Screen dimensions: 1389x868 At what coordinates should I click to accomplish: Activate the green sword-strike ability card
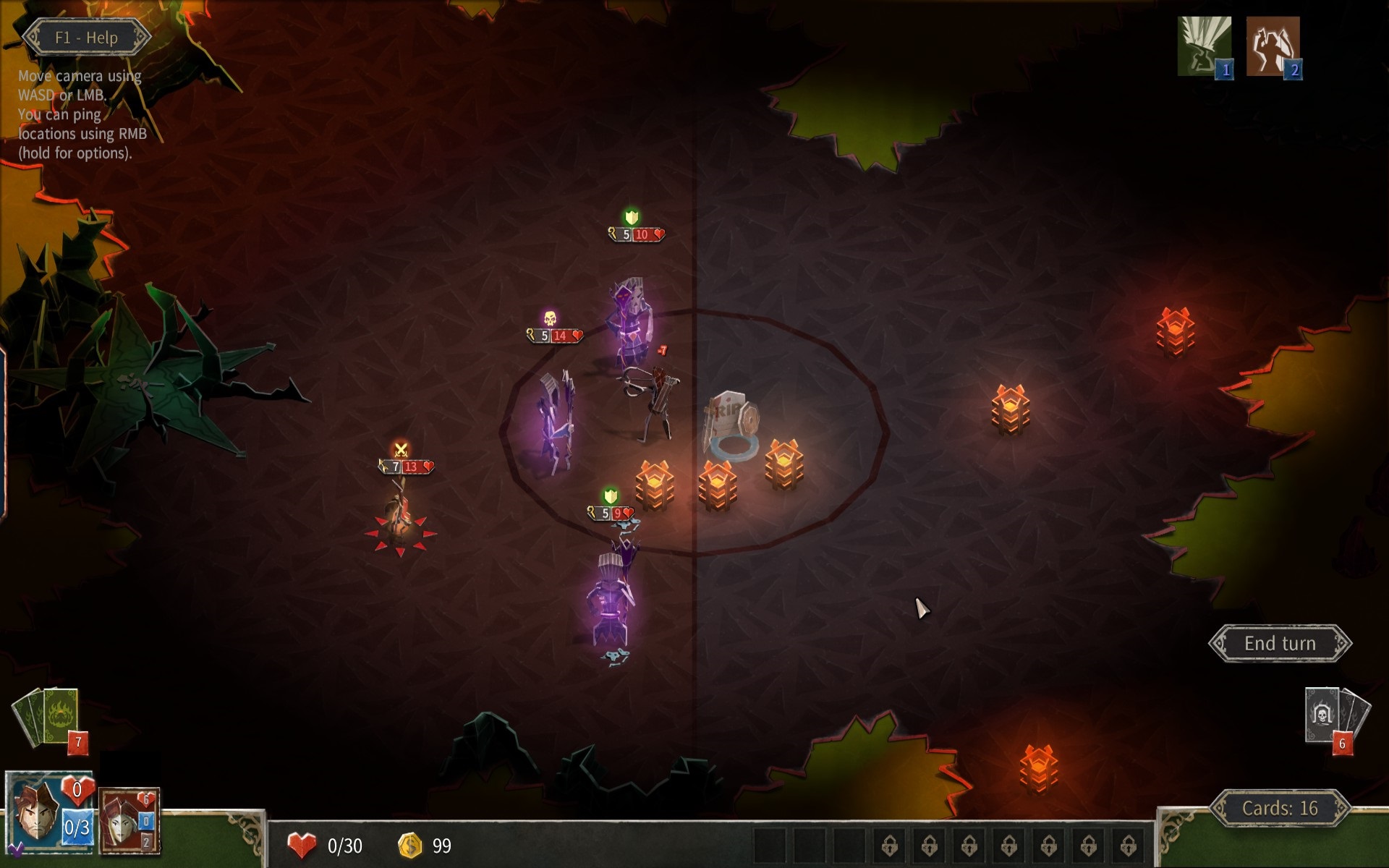click(1204, 46)
